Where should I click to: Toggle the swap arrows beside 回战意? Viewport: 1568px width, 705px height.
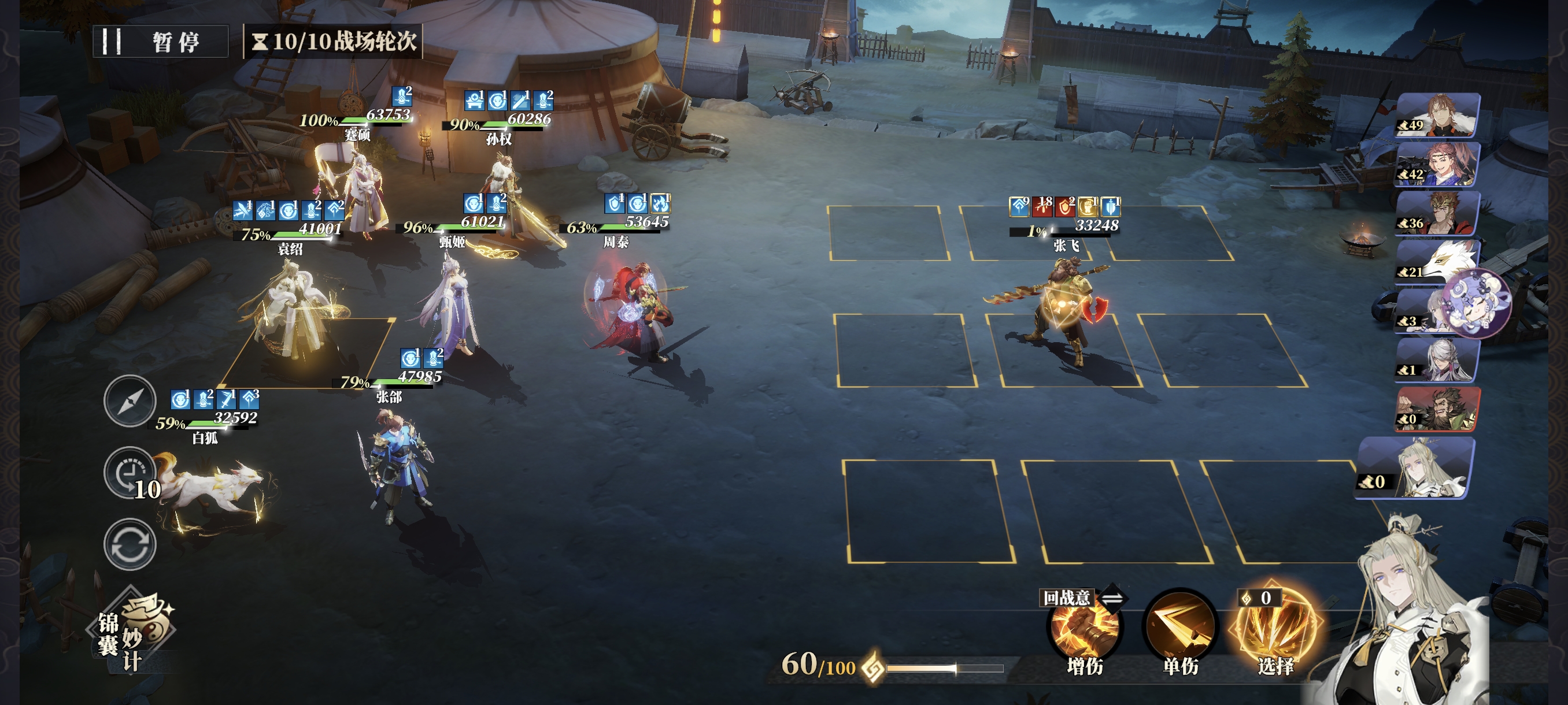(x=1112, y=599)
